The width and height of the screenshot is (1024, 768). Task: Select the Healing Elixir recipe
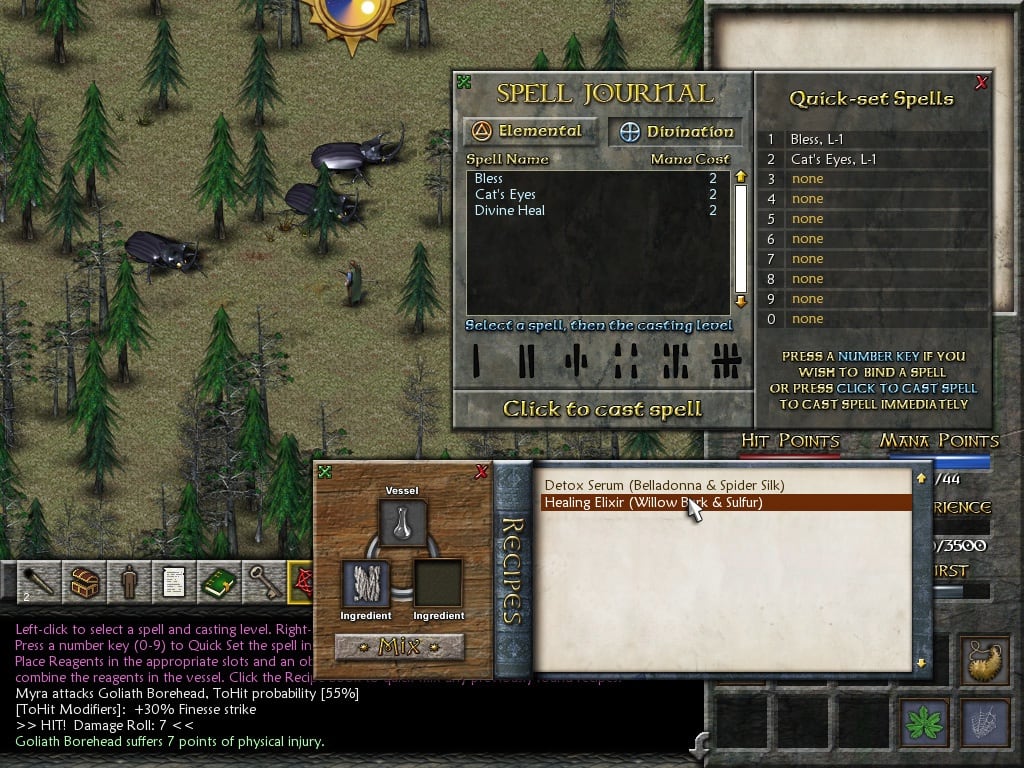652,503
